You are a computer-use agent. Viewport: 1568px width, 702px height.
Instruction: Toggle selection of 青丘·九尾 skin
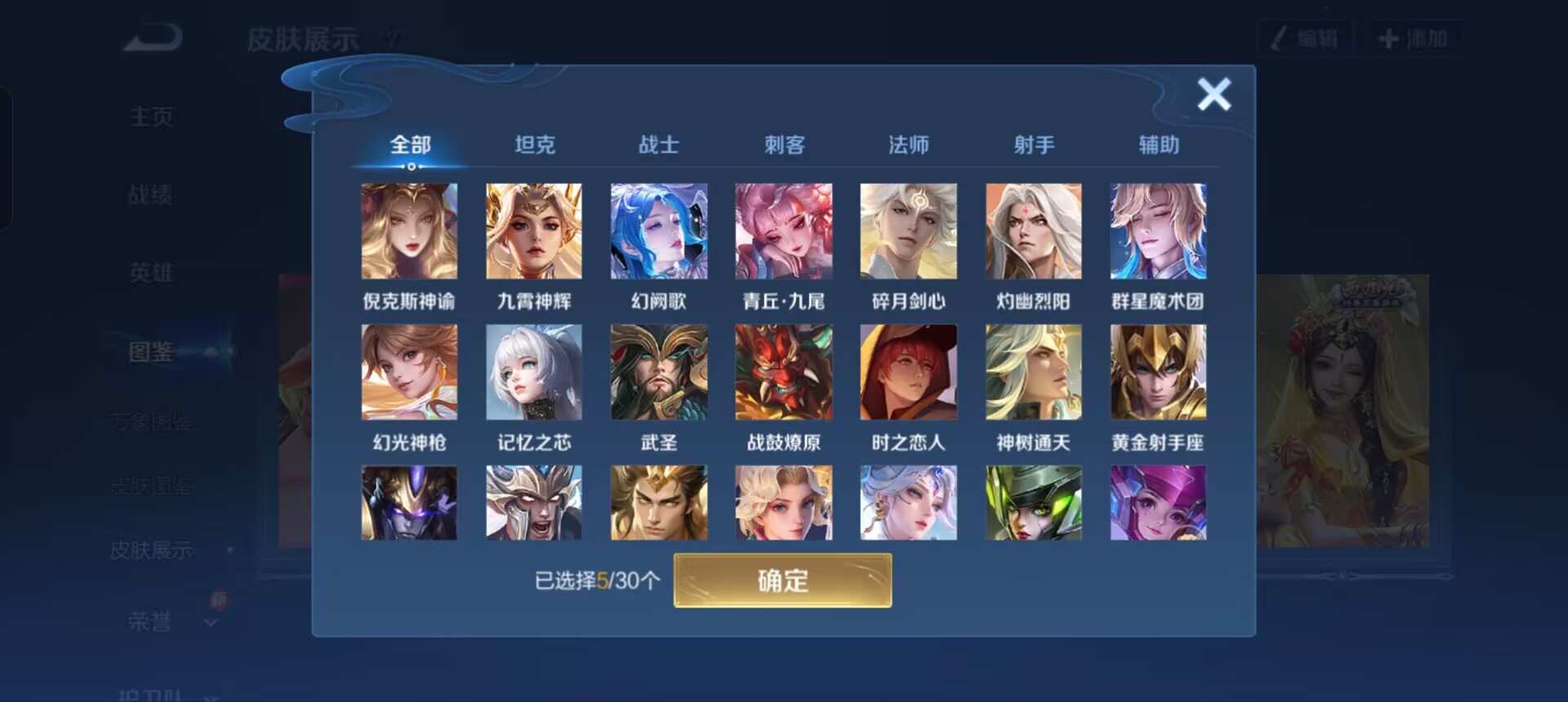[783, 230]
